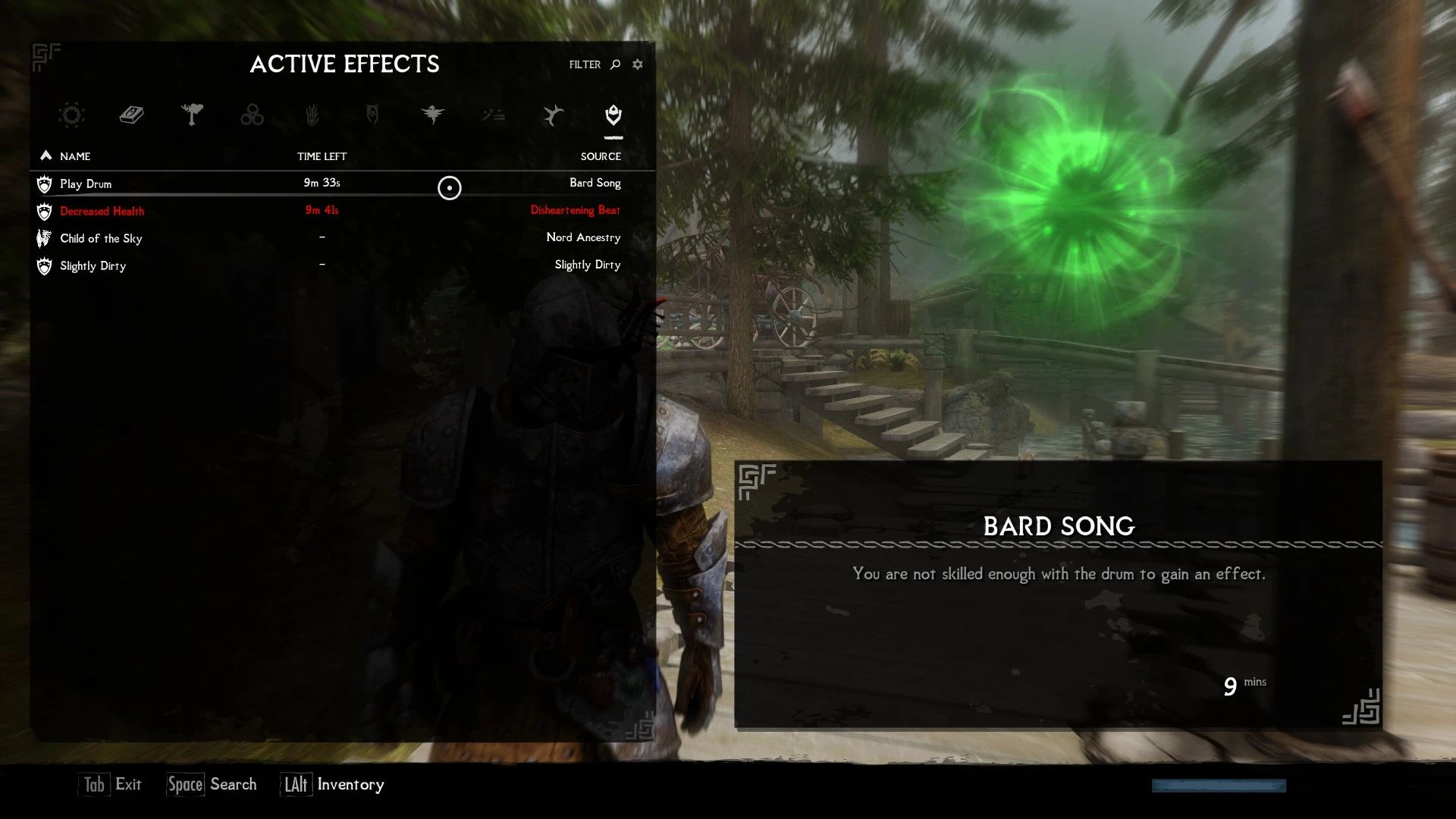The image size is (1456, 819).
Task: Switch to the shield-gem effects tab
Action: point(613,115)
